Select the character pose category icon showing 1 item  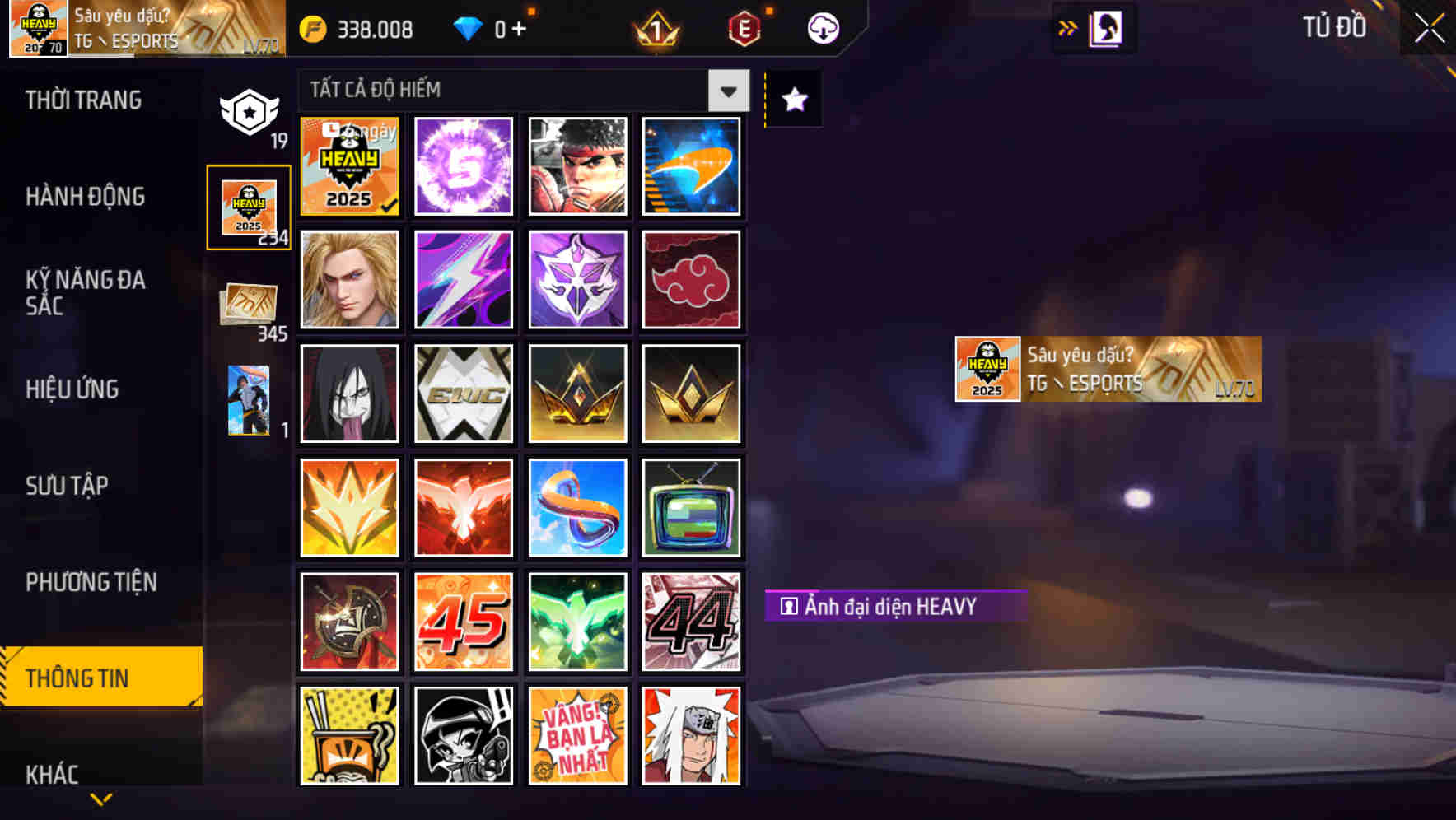(x=248, y=398)
